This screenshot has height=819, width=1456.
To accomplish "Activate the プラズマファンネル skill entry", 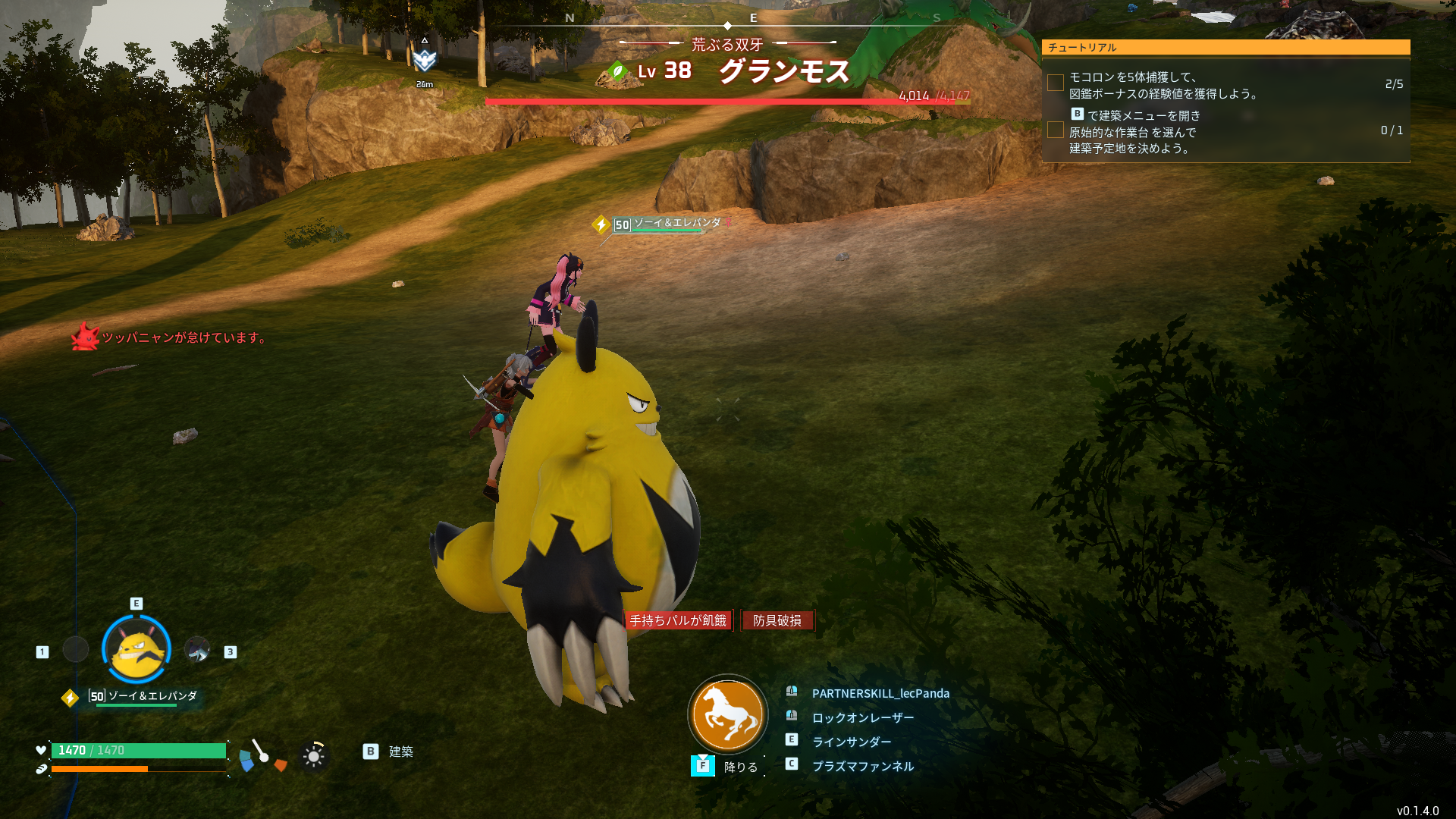I will point(862,766).
